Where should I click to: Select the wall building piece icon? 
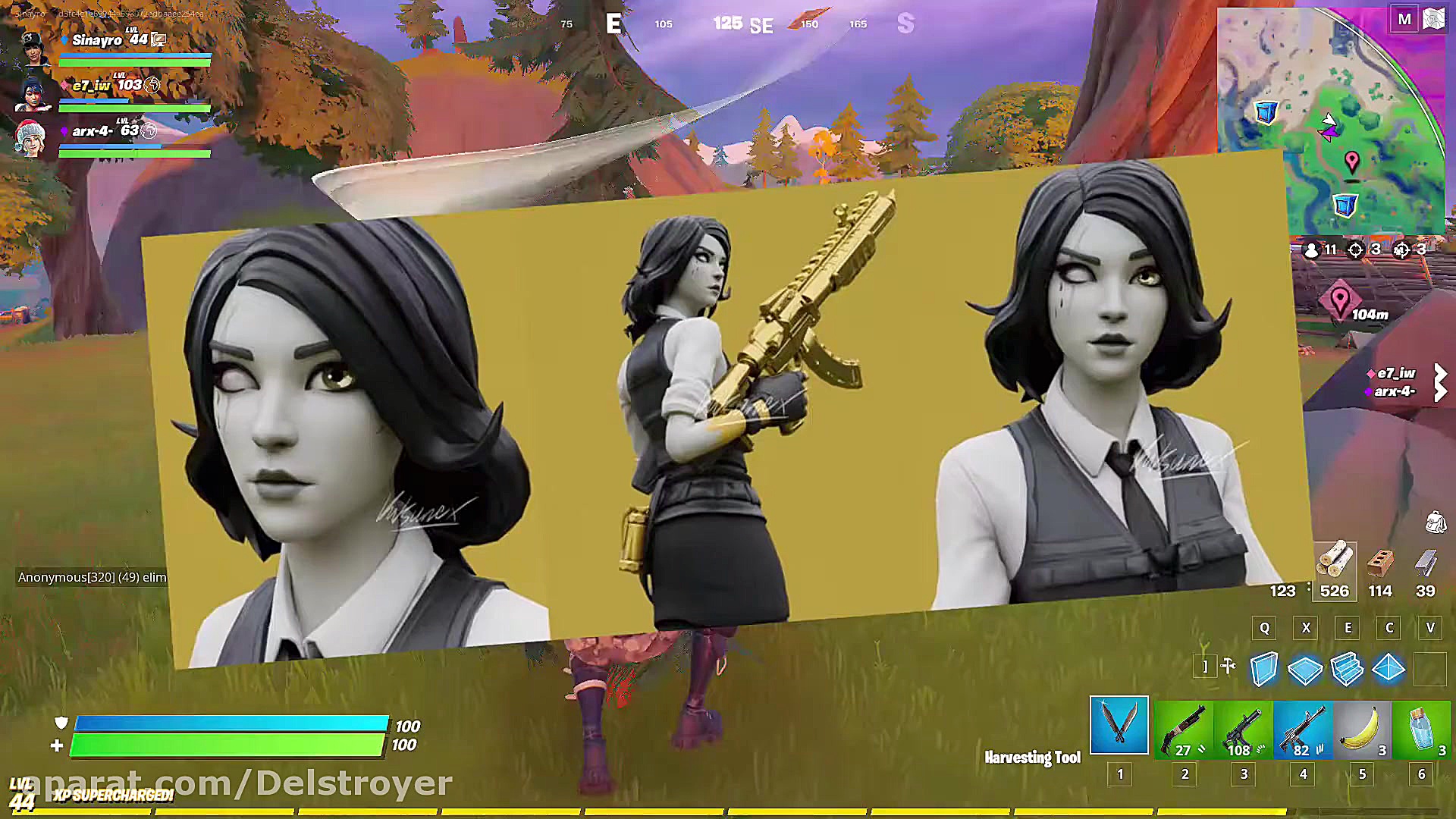click(1264, 669)
